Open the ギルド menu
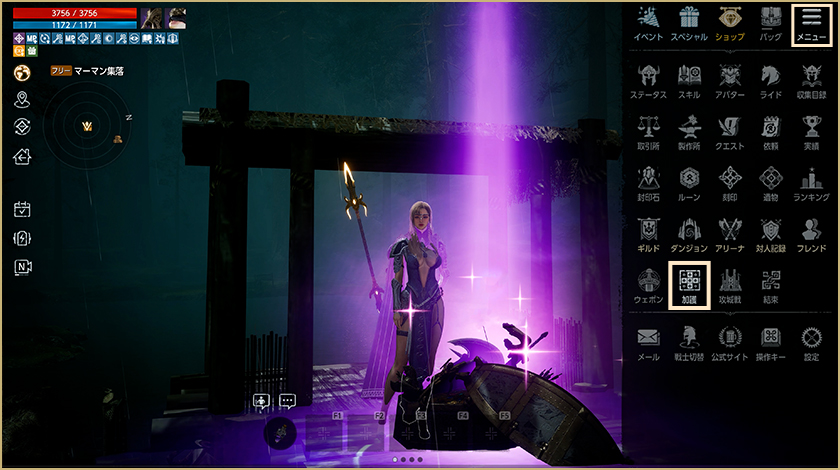Screen dimensions: 840x470 tap(648, 234)
